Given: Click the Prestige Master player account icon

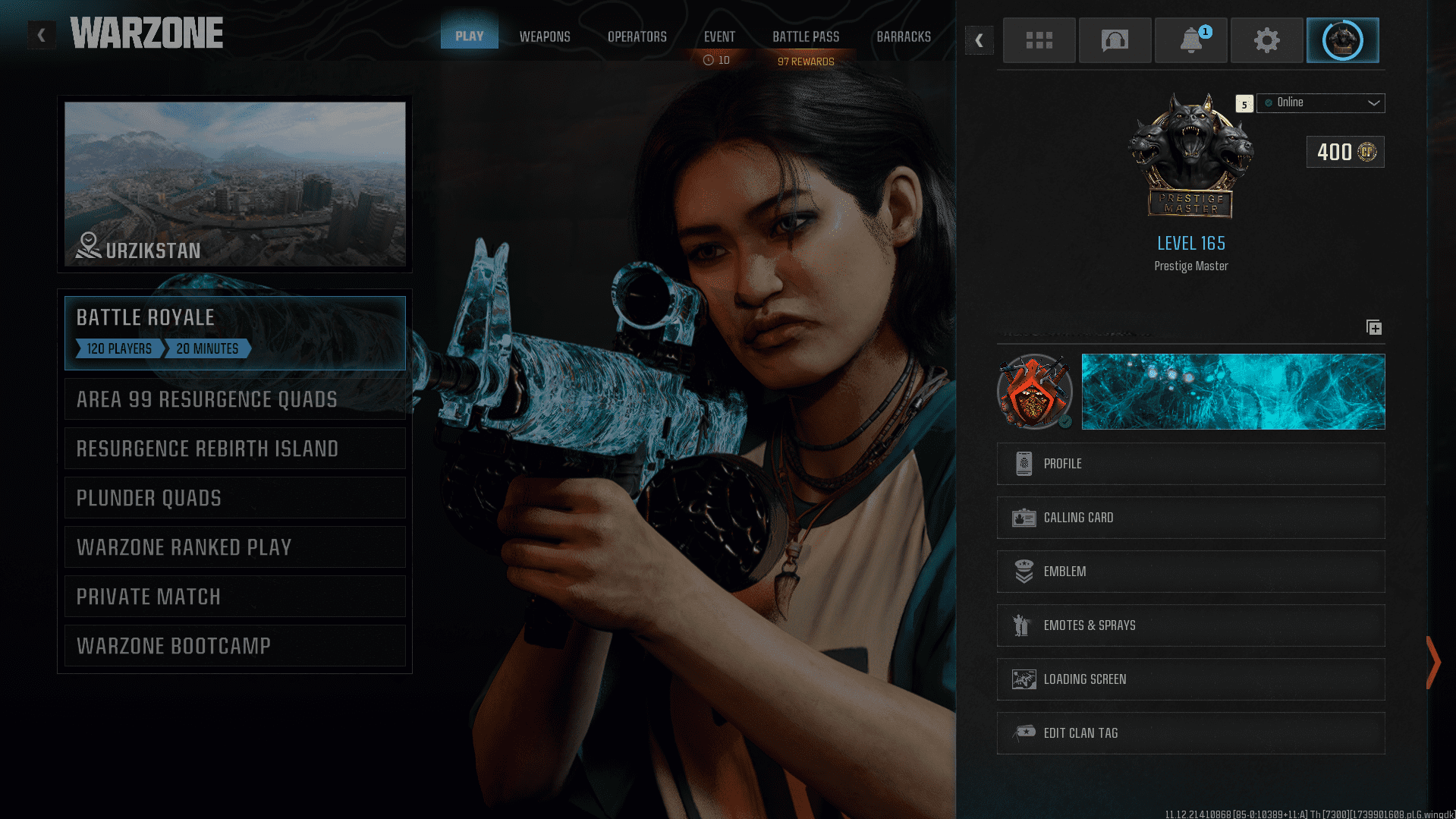Looking at the screenshot, I should point(1343,40).
